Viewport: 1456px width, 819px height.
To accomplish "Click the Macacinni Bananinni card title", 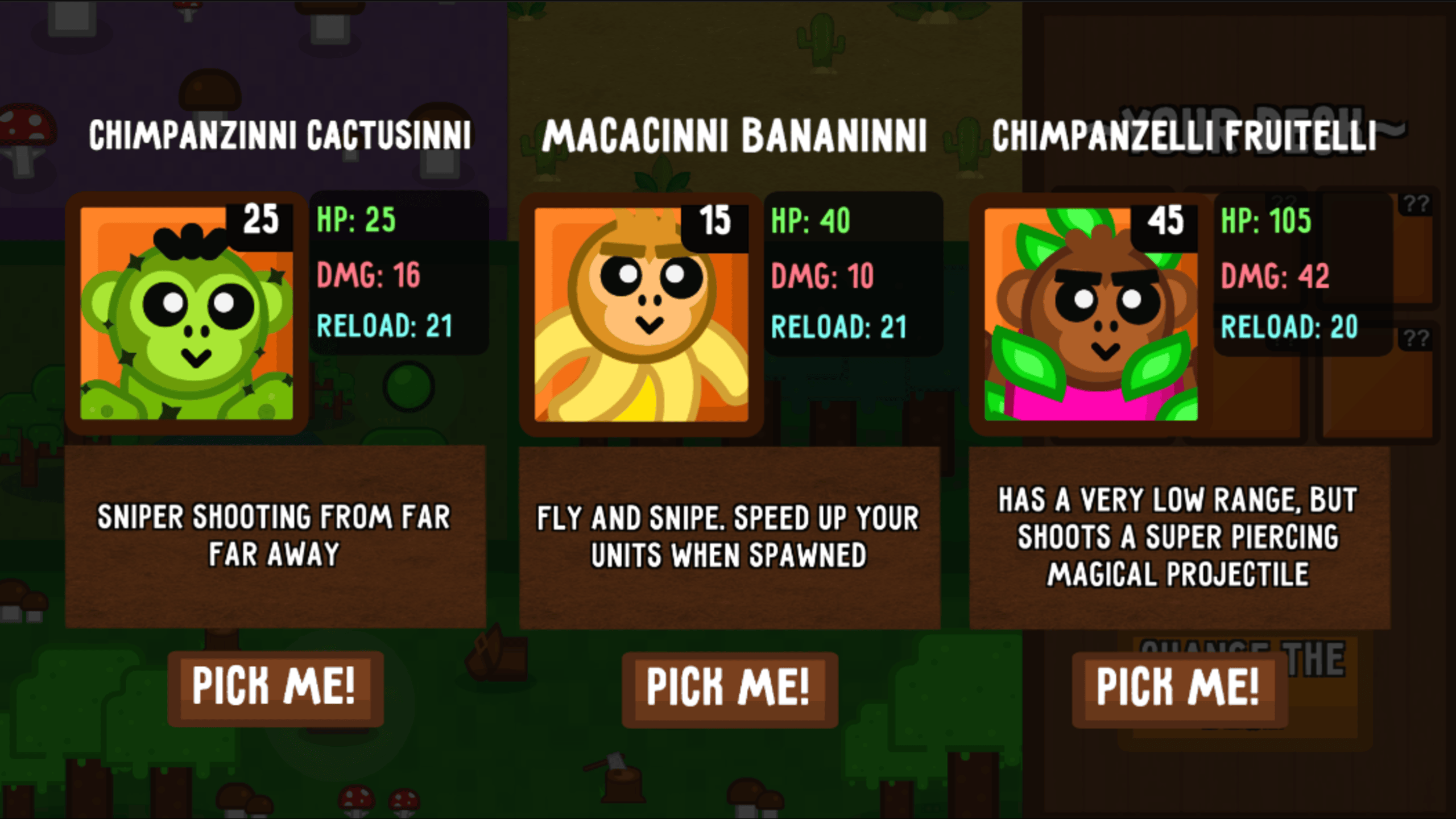I will click(x=737, y=134).
